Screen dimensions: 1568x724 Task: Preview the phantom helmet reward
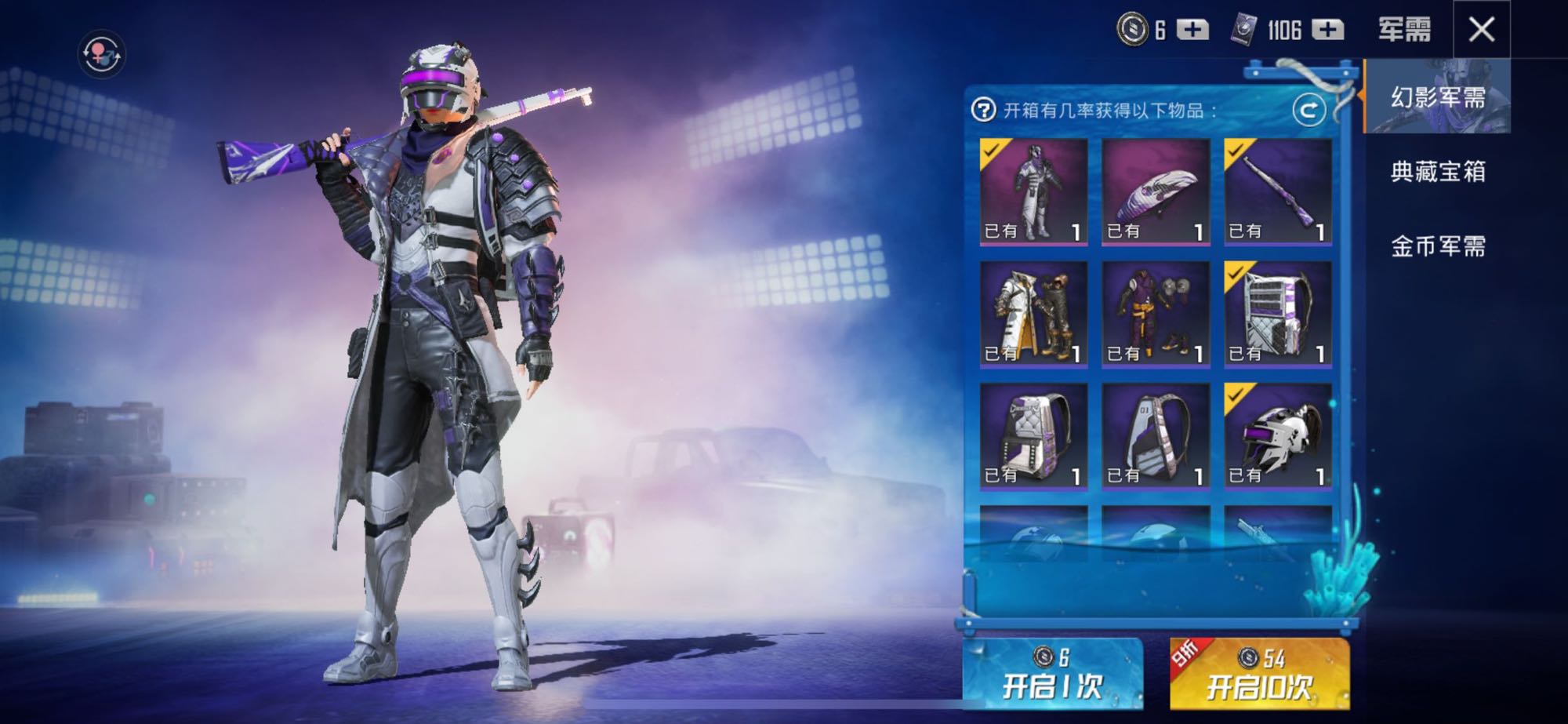(1278, 436)
